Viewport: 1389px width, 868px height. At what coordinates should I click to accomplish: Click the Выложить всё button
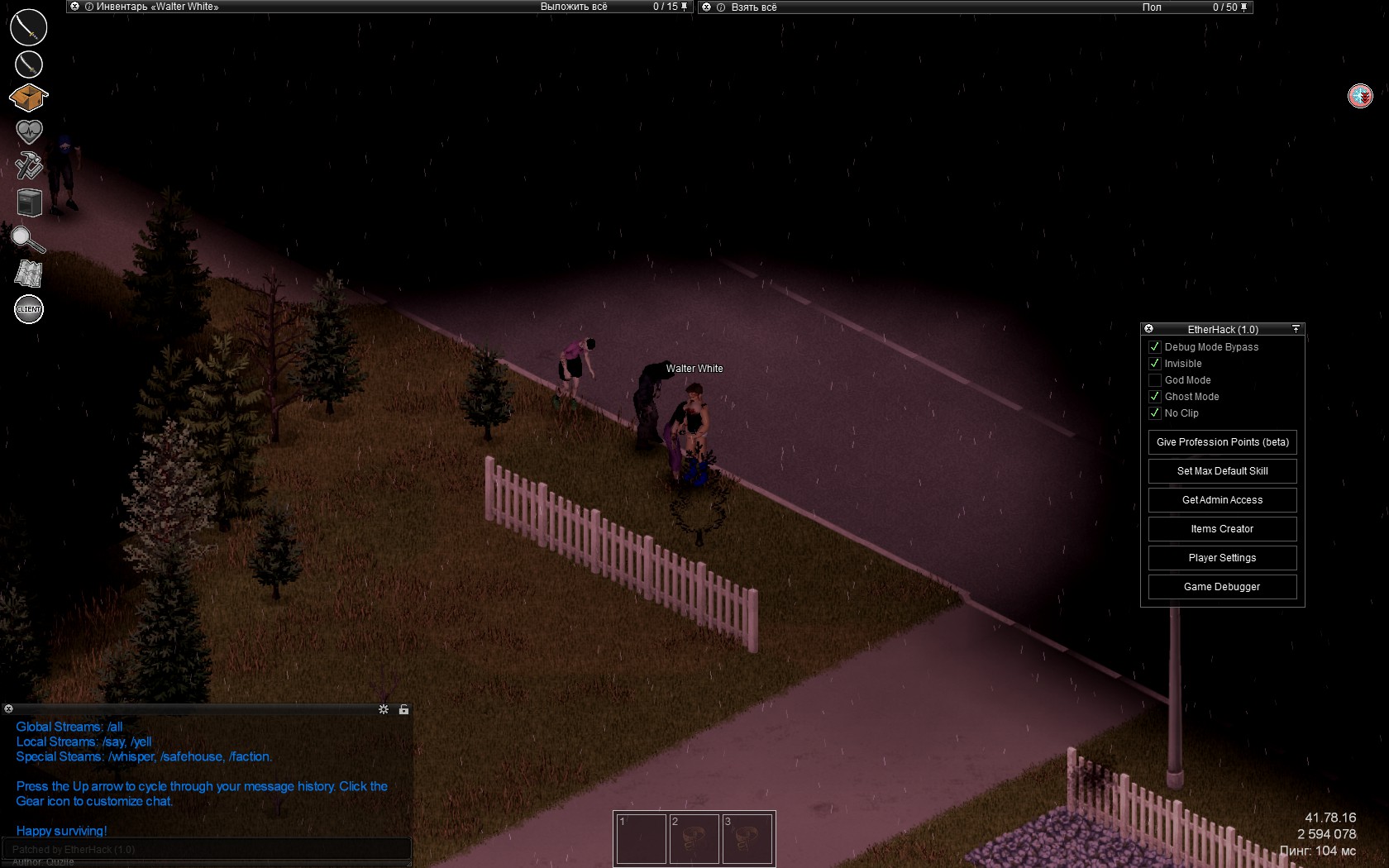(x=574, y=7)
